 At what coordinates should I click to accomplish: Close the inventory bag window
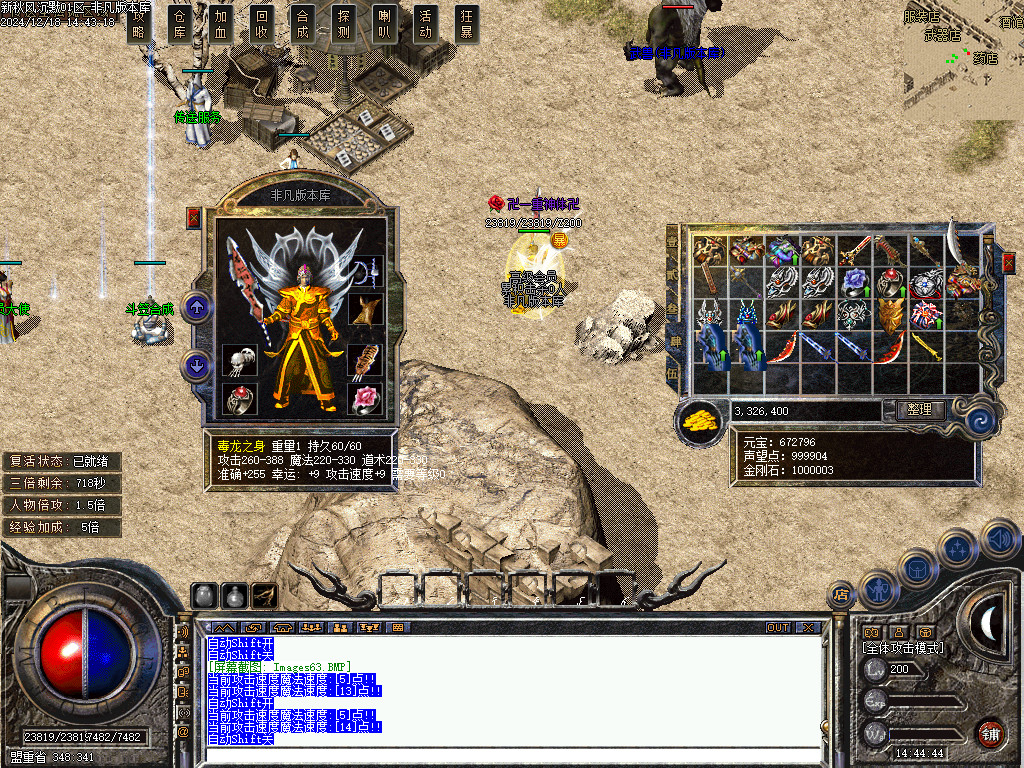pyautogui.click(x=1008, y=262)
